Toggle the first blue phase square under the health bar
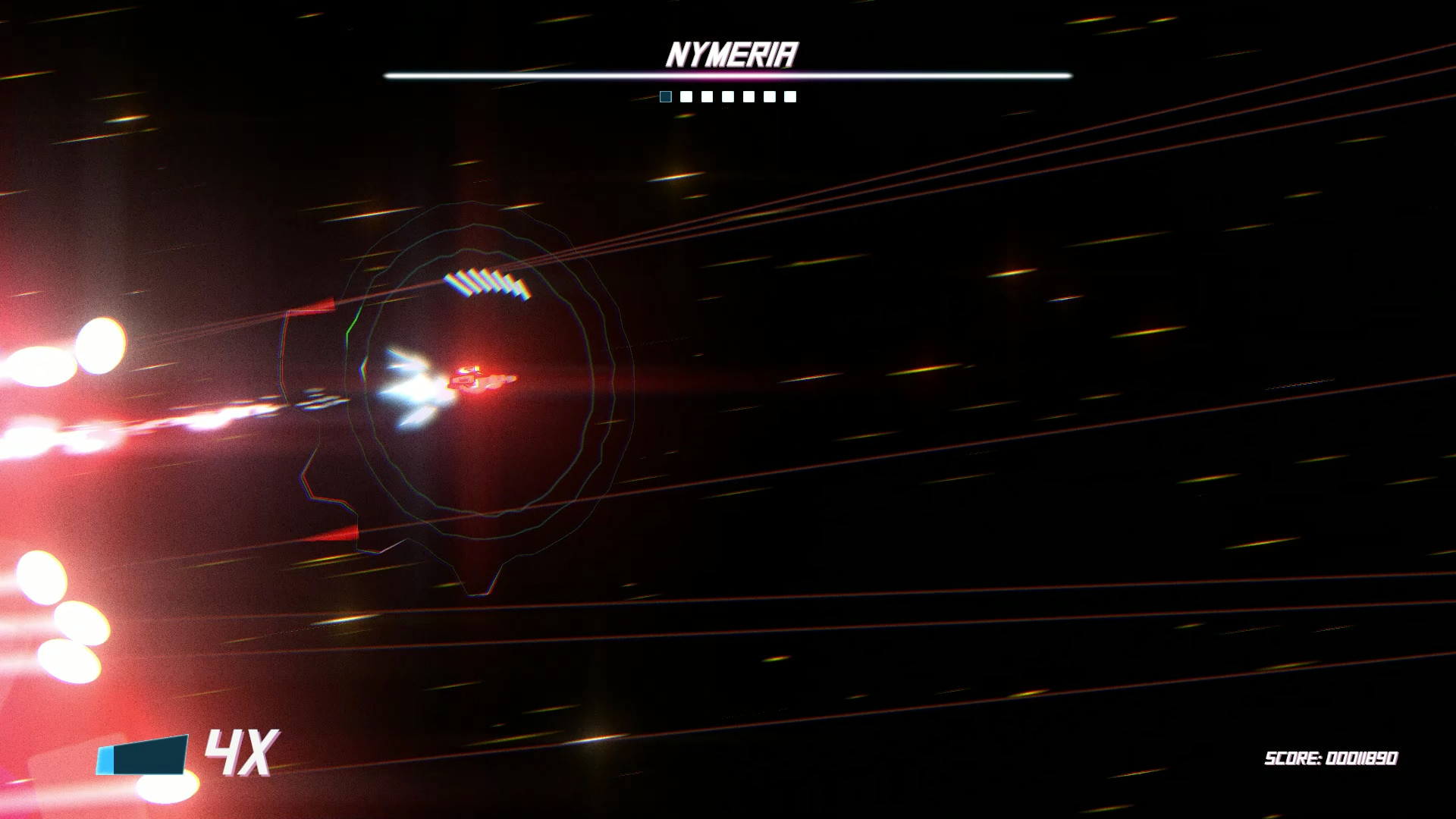1456x819 pixels. 665,96
